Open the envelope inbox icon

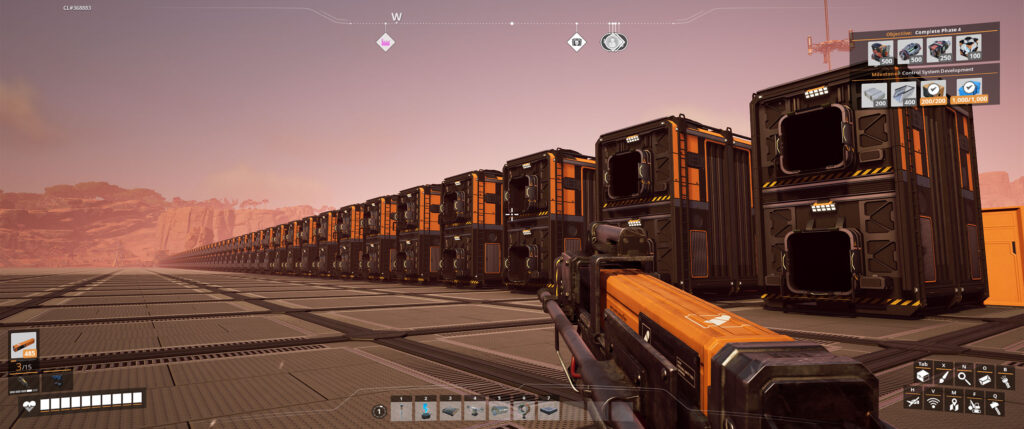tap(986, 377)
